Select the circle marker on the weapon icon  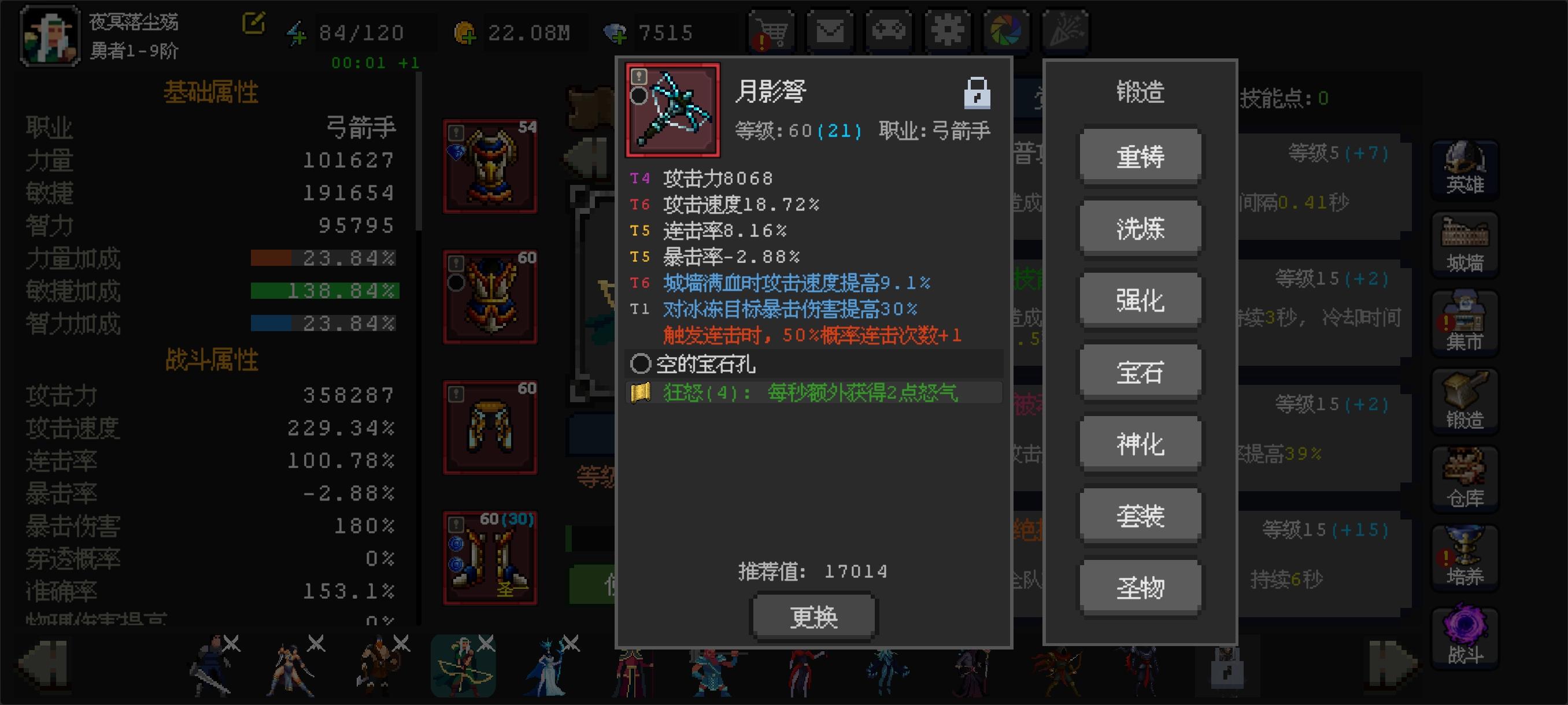click(638, 96)
